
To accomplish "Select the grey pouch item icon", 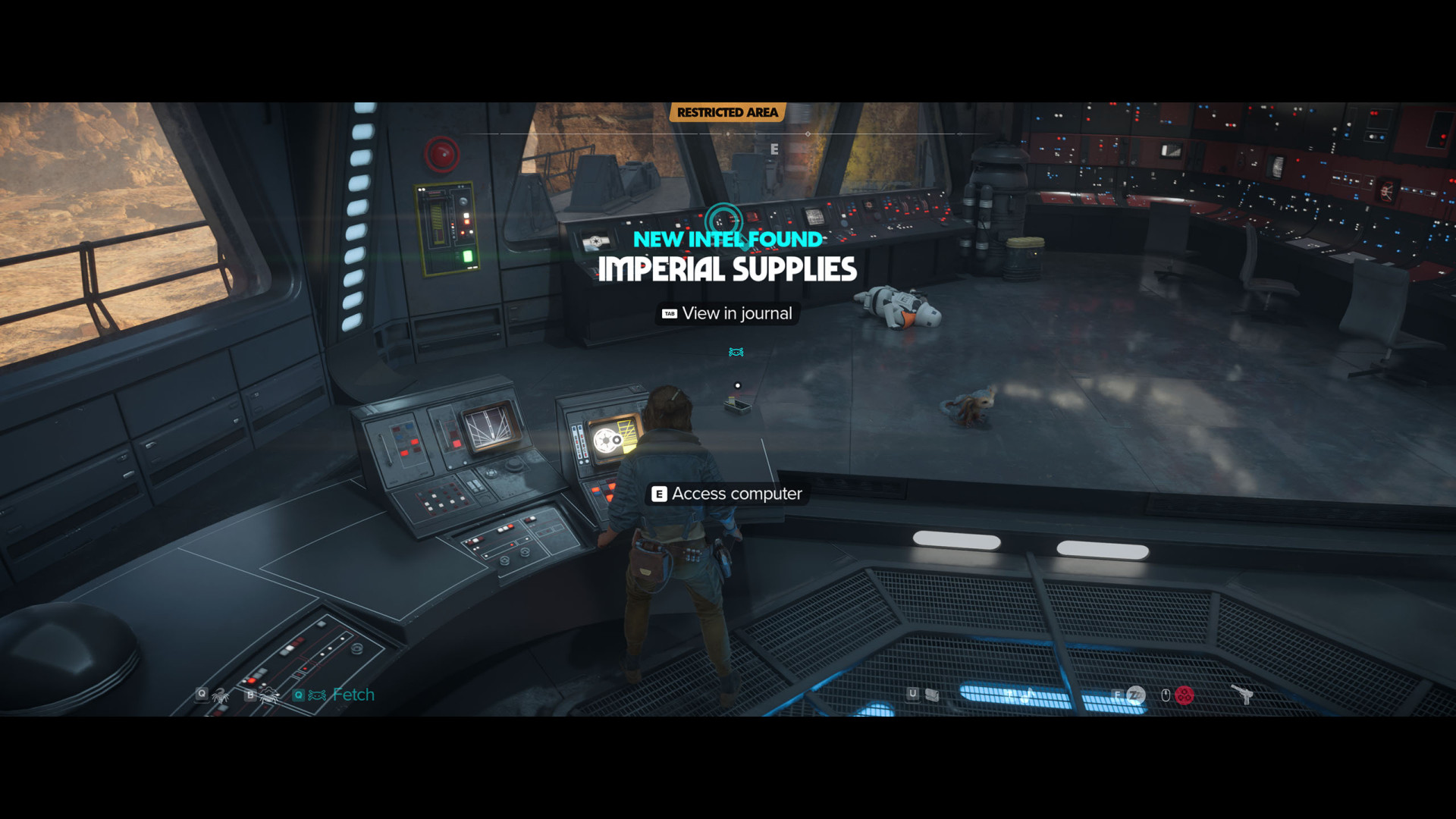I will point(932,695).
